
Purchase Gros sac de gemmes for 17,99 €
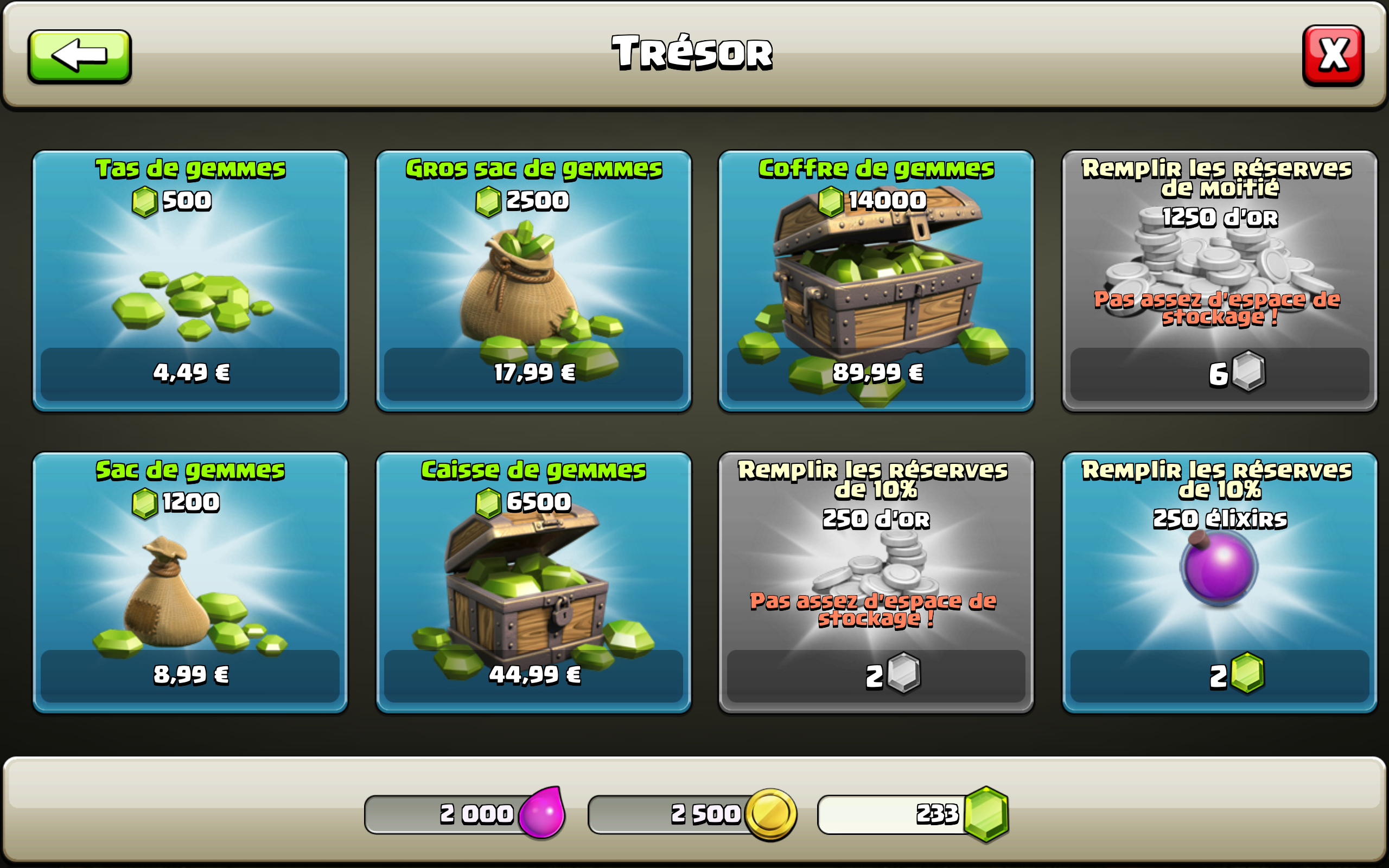[x=533, y=280]
